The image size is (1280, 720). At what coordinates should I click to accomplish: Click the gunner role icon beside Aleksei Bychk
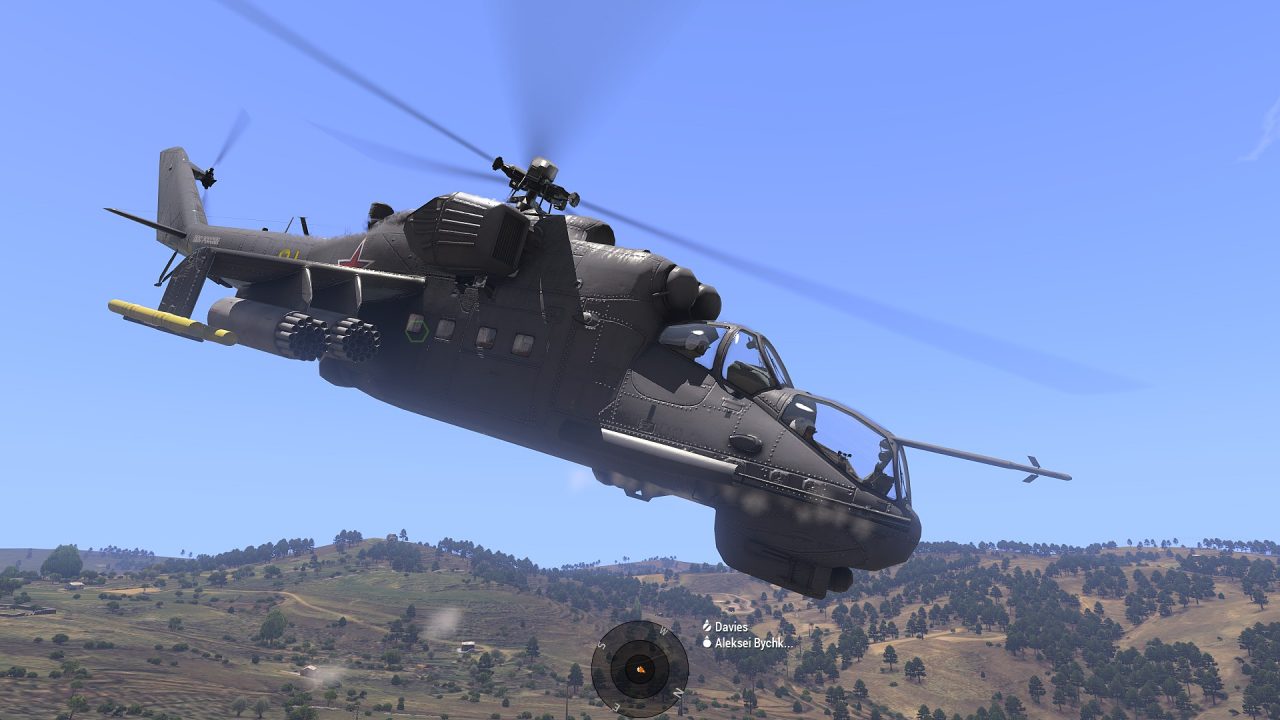coord(708,642)
